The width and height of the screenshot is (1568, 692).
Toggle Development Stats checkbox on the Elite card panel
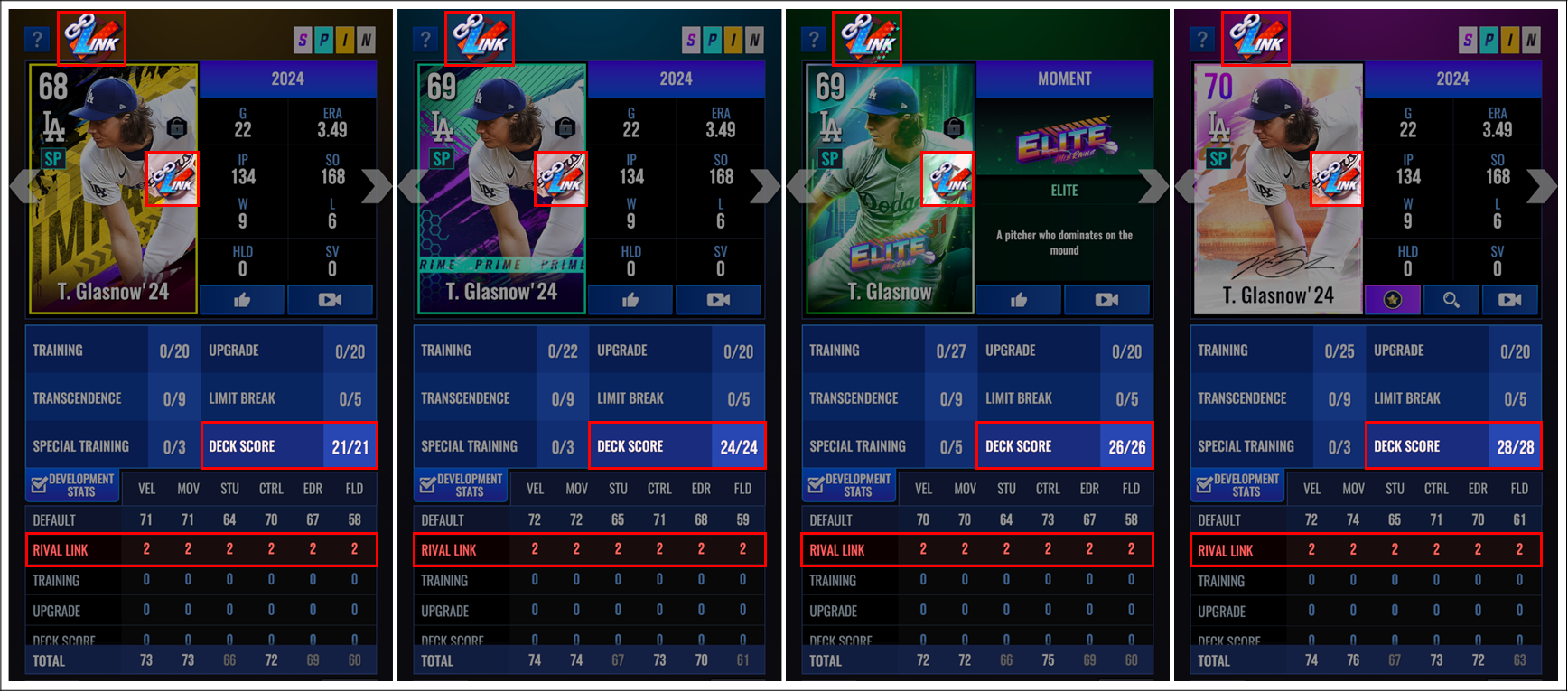(x=816, y=485)
